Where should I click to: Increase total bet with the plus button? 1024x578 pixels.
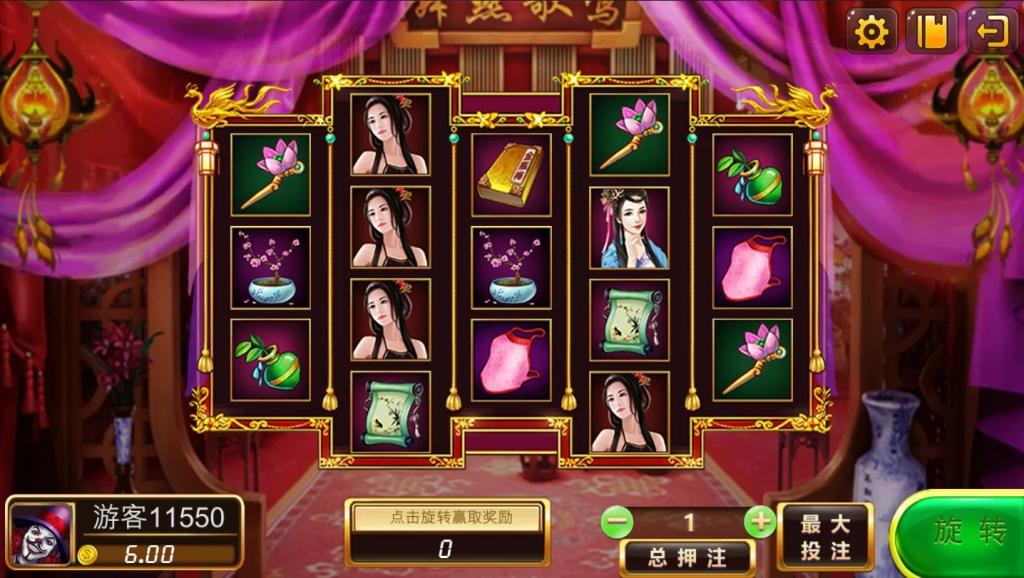[761, 521]
